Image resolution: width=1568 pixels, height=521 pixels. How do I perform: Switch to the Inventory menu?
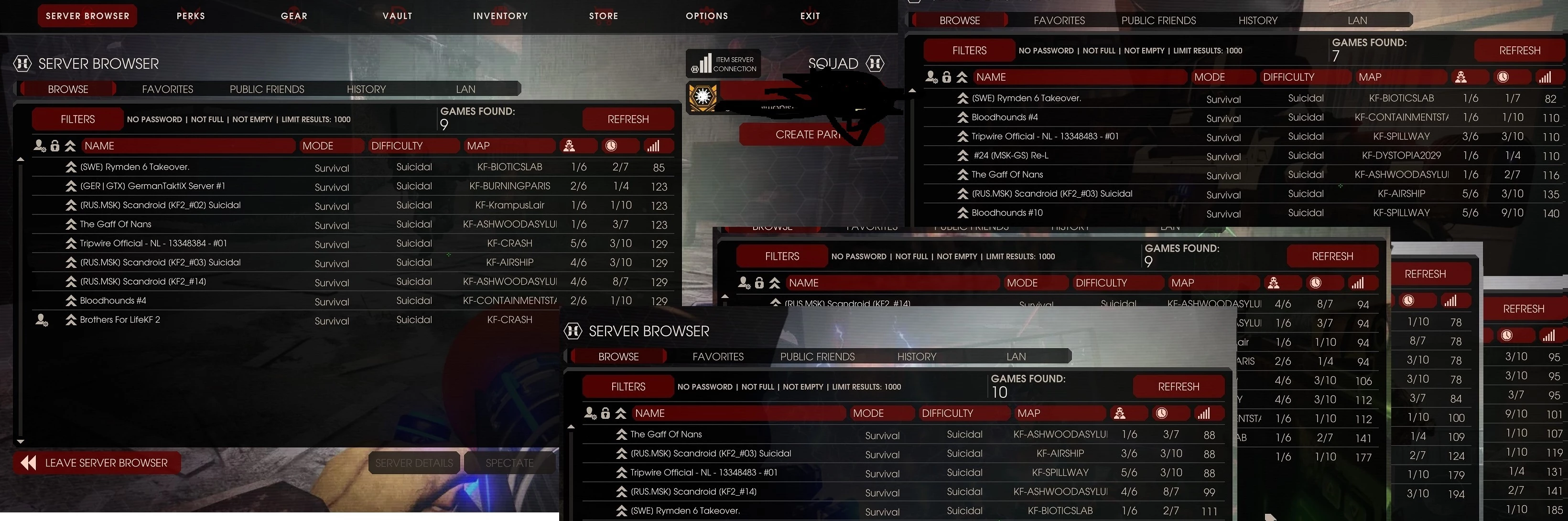[x=500, y=16]
